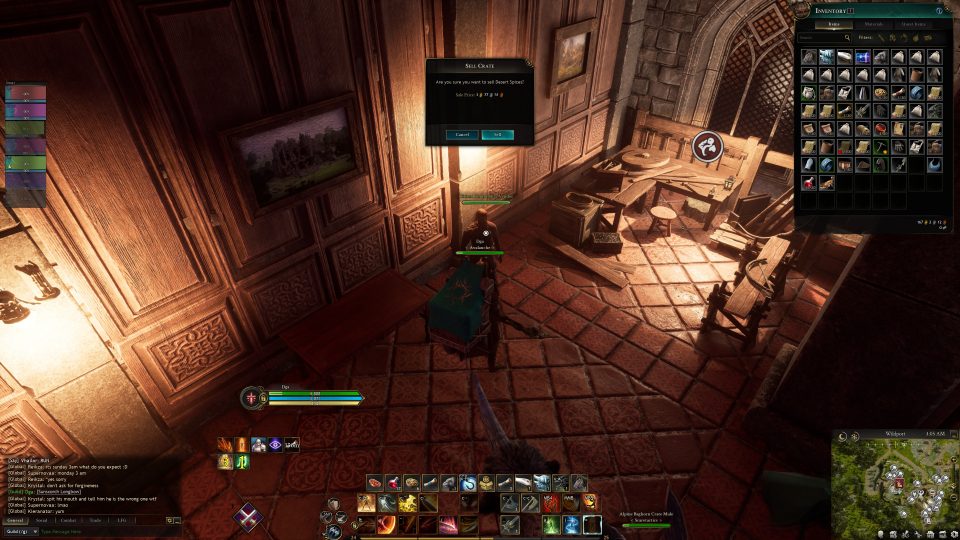The image size is (960, 540).
Task: Click the purple eye buff icon
Action: (275, 444)
